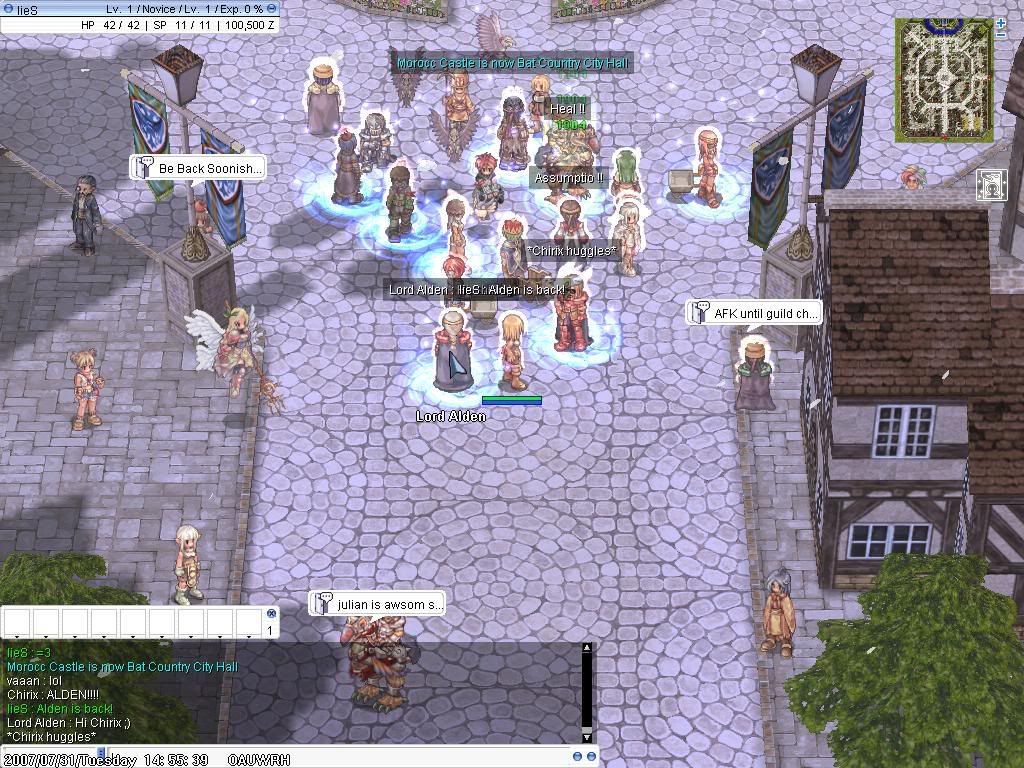Screen dimensions: 1024x768
Task: Open the "Be Back Soonish..." chat room
Action: pyautogui.click(x=198, y=168)
